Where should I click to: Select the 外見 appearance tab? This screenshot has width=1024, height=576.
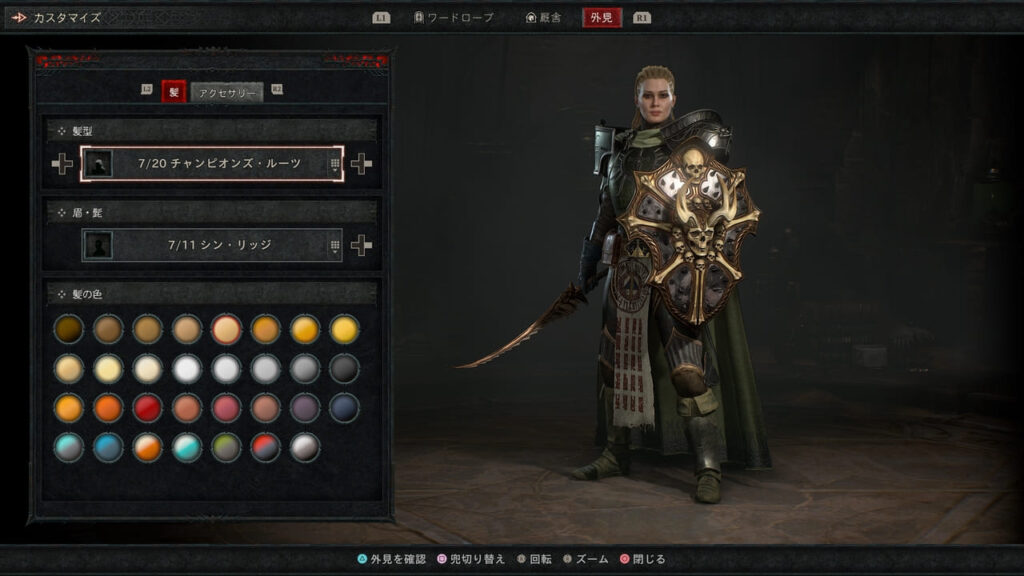point(603,17)
